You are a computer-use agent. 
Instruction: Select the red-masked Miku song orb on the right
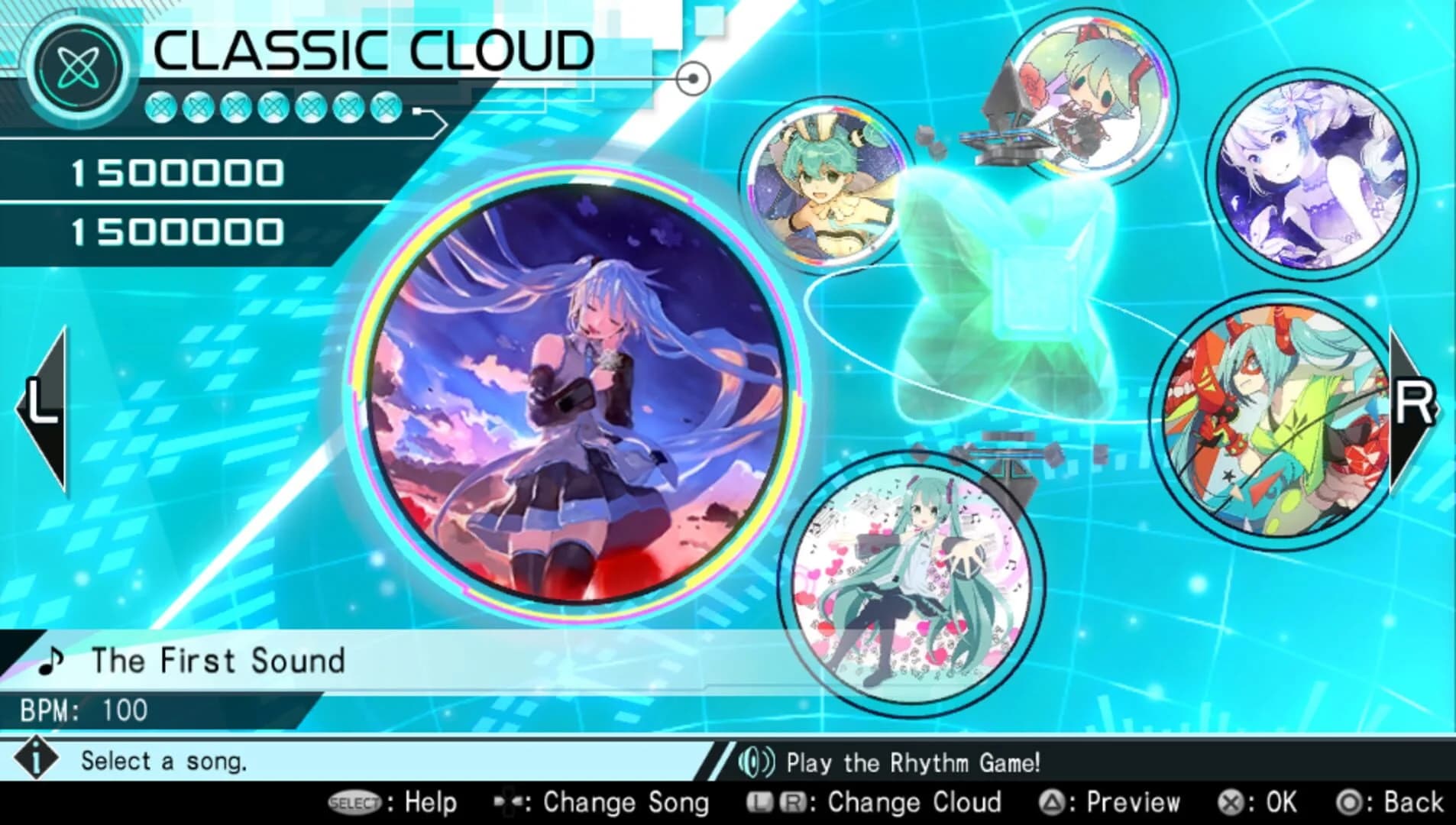(1264, 424)
